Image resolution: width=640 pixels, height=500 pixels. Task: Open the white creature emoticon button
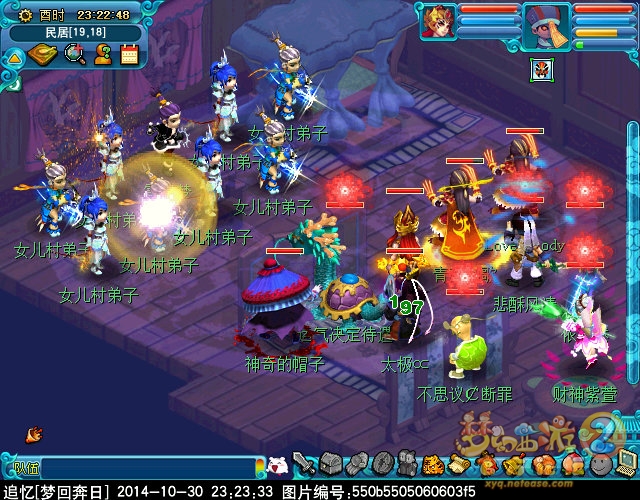click(x=279, y=465)
